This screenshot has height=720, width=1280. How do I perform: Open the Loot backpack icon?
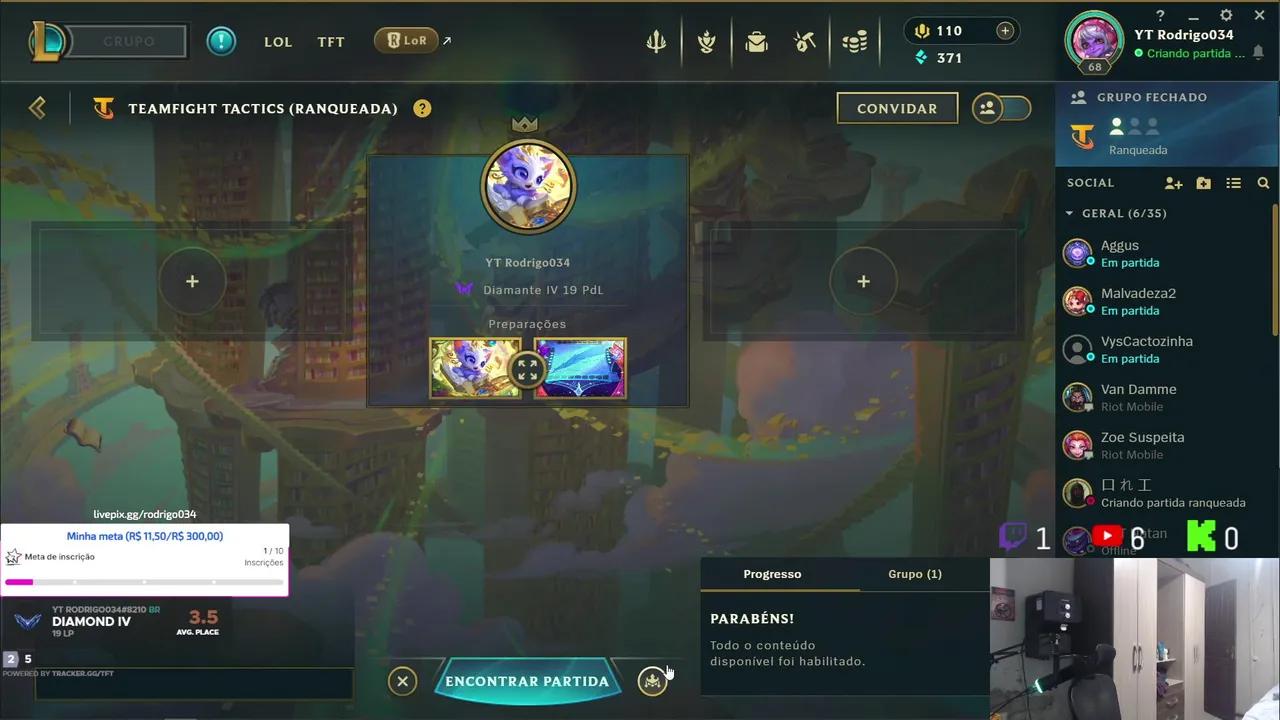(756, 41)
